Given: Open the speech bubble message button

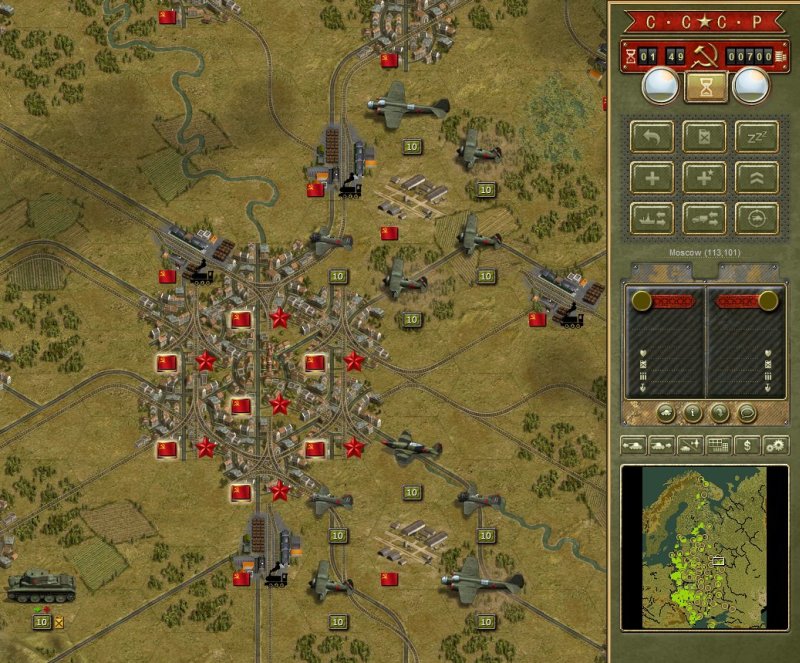Looking at the screenshot, I should tap(745, 411).
